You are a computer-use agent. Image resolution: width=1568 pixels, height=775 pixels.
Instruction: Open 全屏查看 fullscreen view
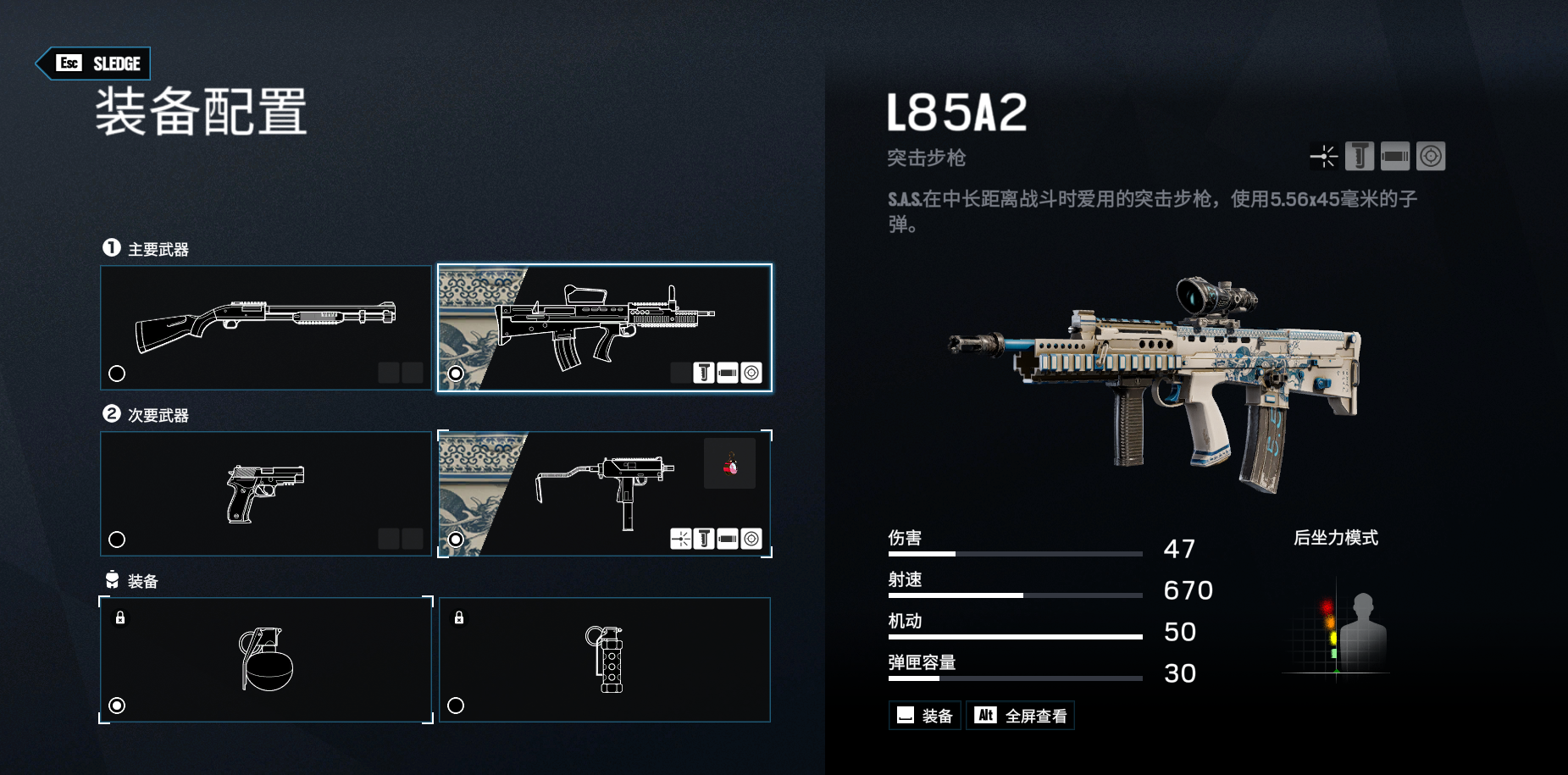coord(1020,716)
